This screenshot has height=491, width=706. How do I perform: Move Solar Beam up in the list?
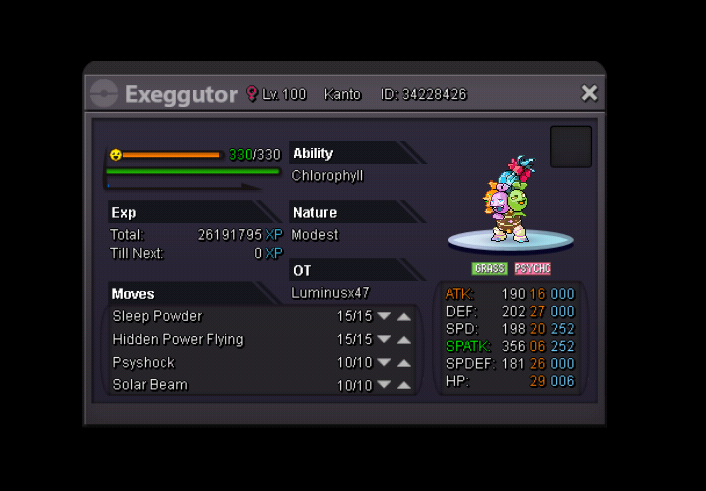tap(404, 385)
